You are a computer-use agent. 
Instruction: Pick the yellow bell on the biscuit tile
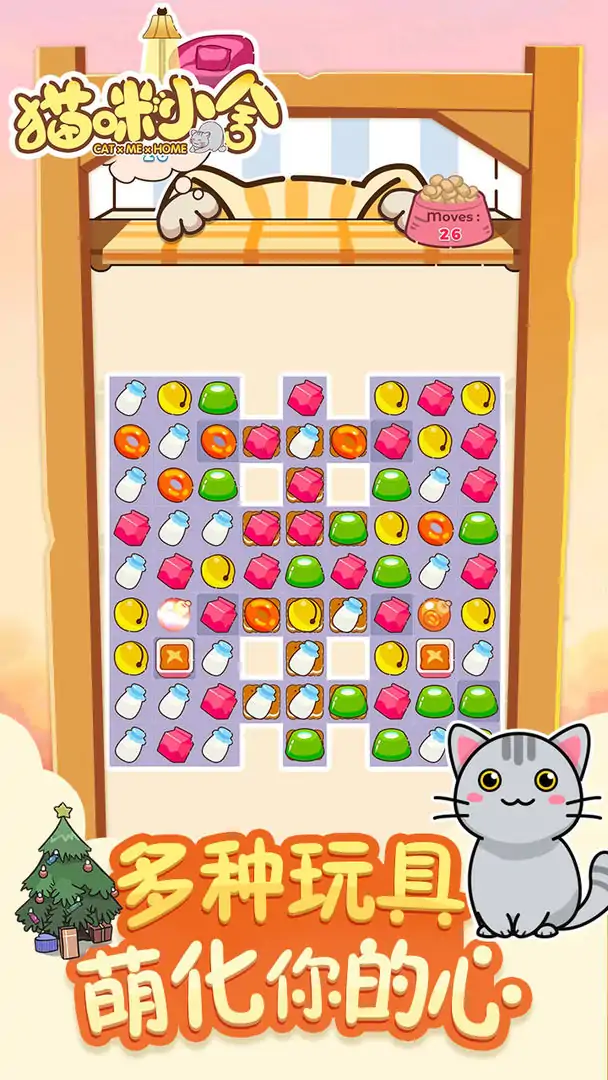click(304, 613)
